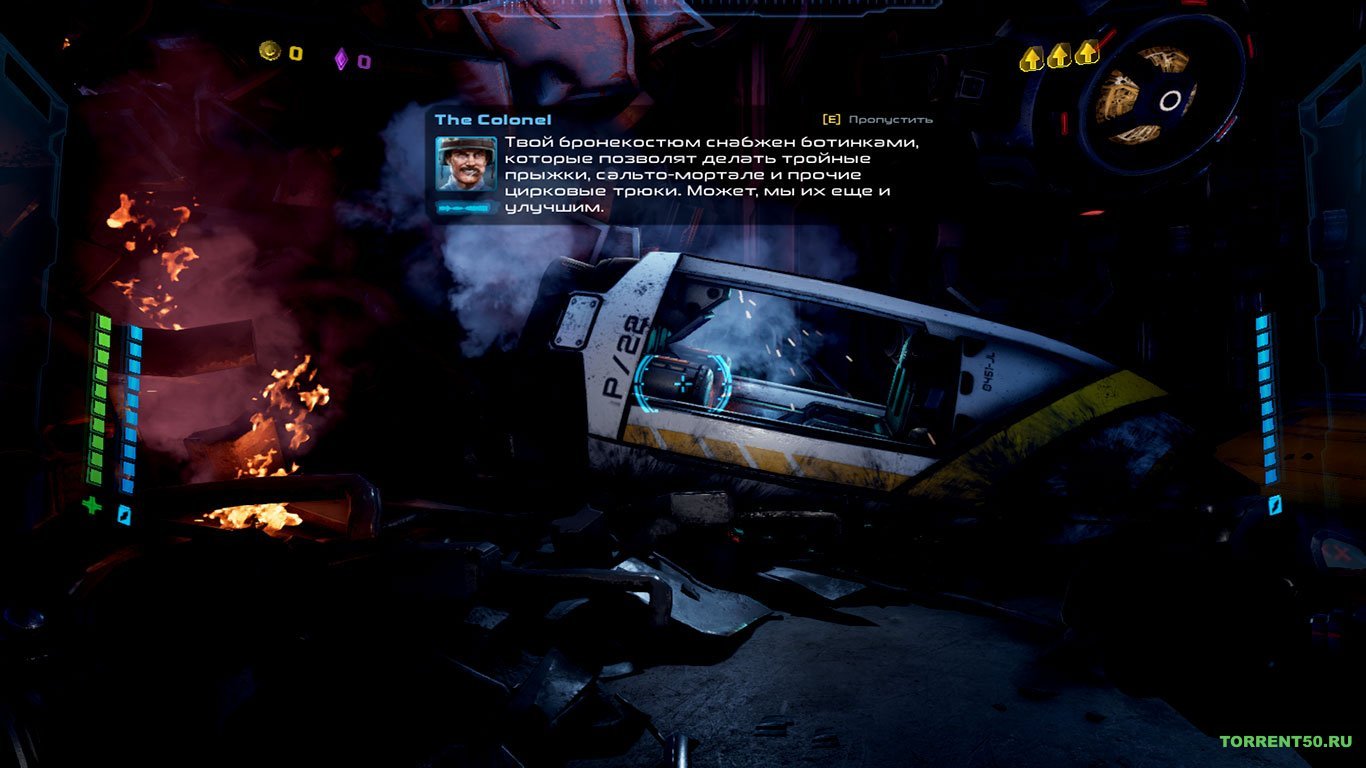
Task: Select the leftmost yellow upgrade arrow icon
Action: 1030,57
